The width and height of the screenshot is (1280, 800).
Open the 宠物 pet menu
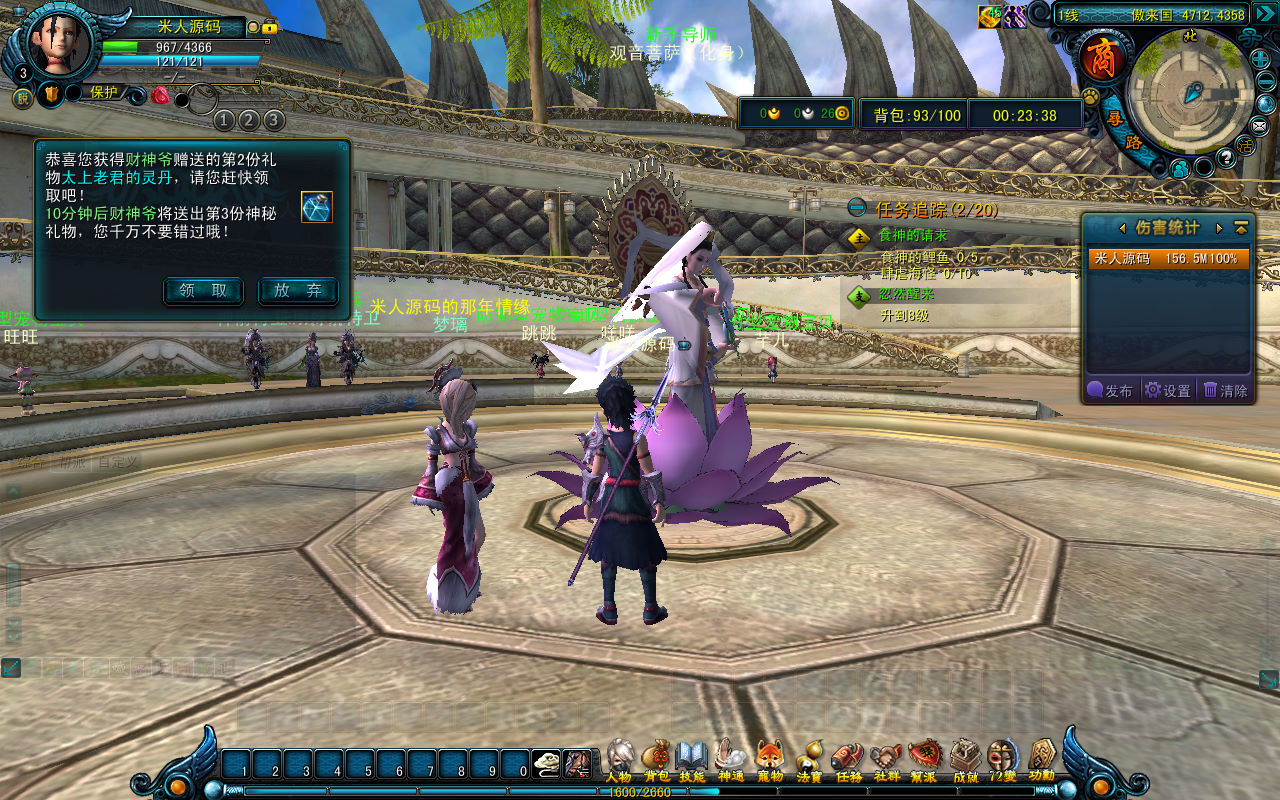pyautogui.click(x=769, y=760)
